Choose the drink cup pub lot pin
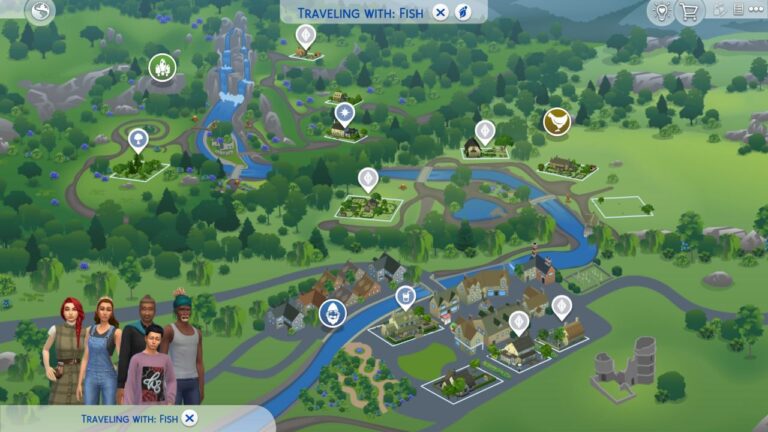This screenshot has height=432, width=768. (x=405, y=297)
